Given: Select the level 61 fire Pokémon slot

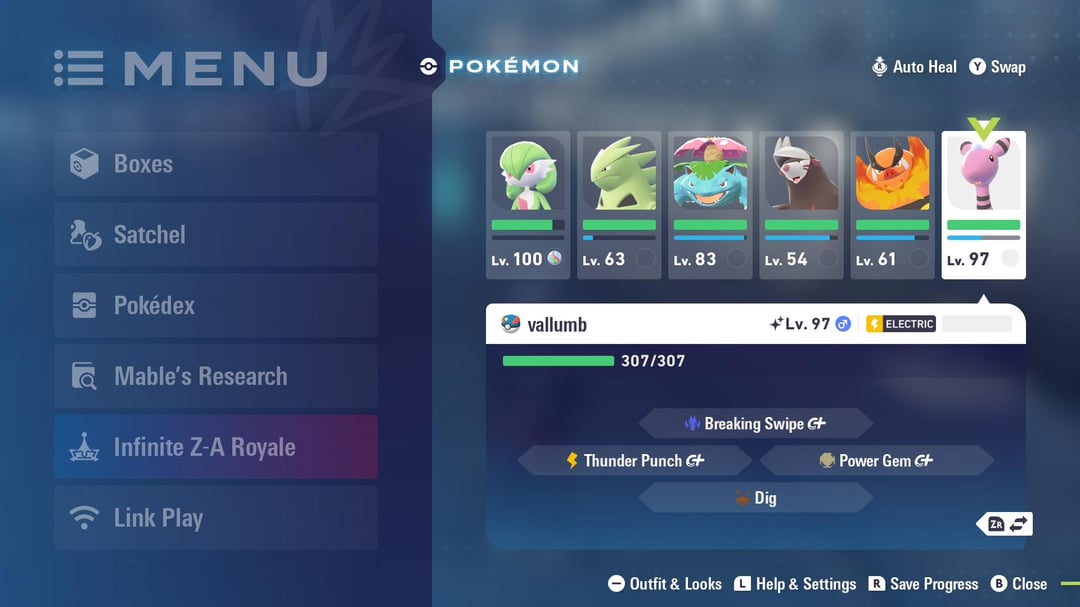Looking at the screenshot, I should coord(892,204).
